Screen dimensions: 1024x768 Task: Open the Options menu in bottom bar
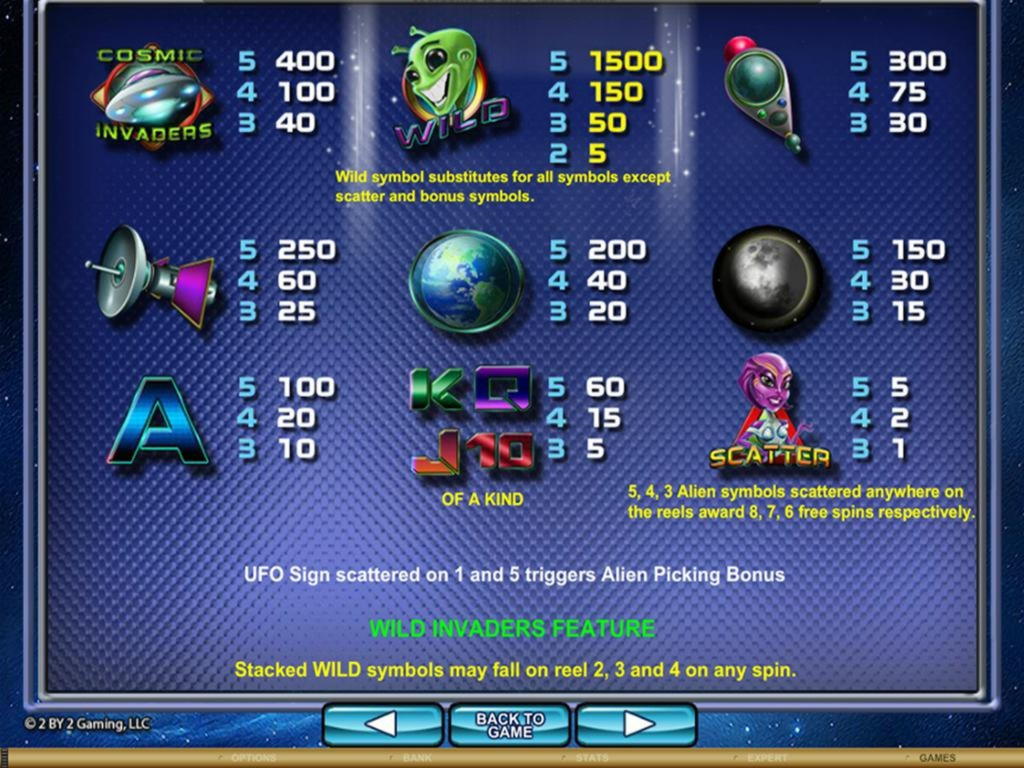tap(253, 758)
